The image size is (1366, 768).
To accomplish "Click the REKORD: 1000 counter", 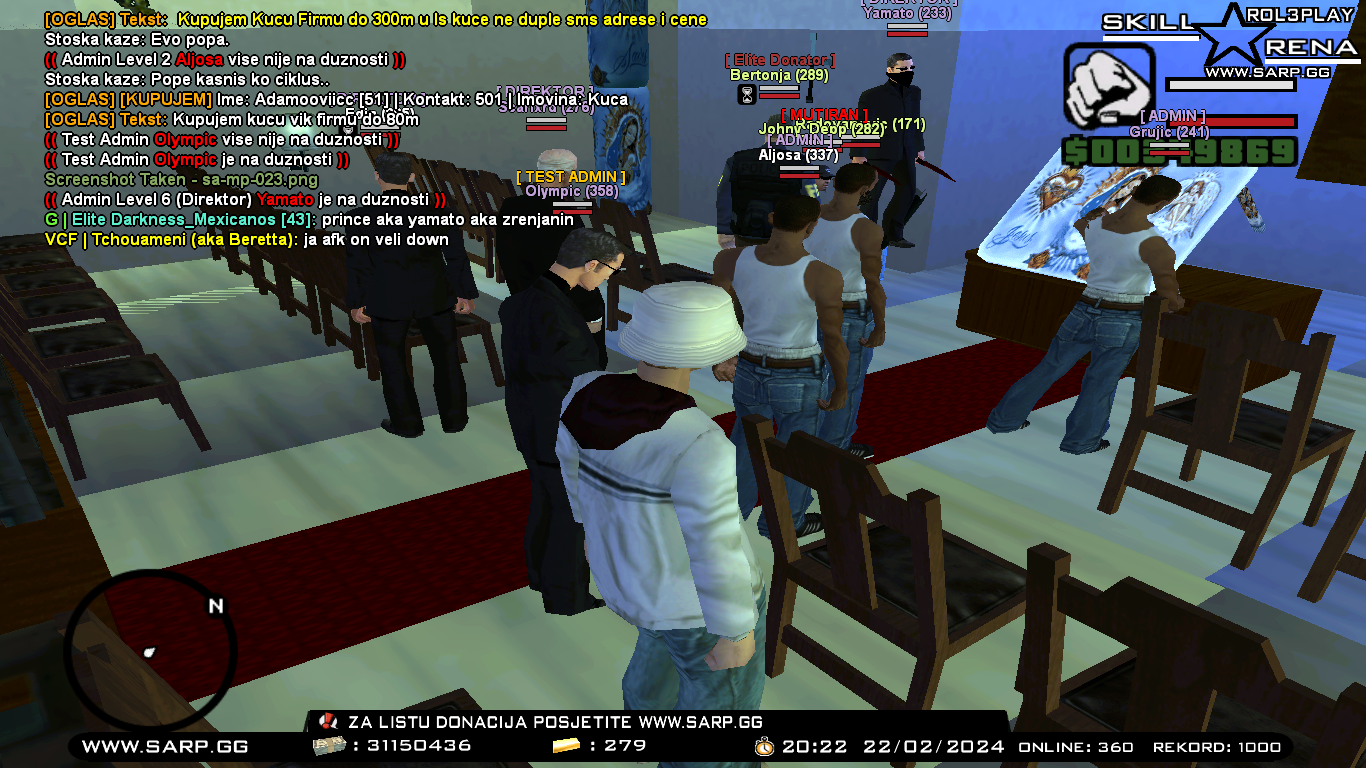I will click(1217, 746).
